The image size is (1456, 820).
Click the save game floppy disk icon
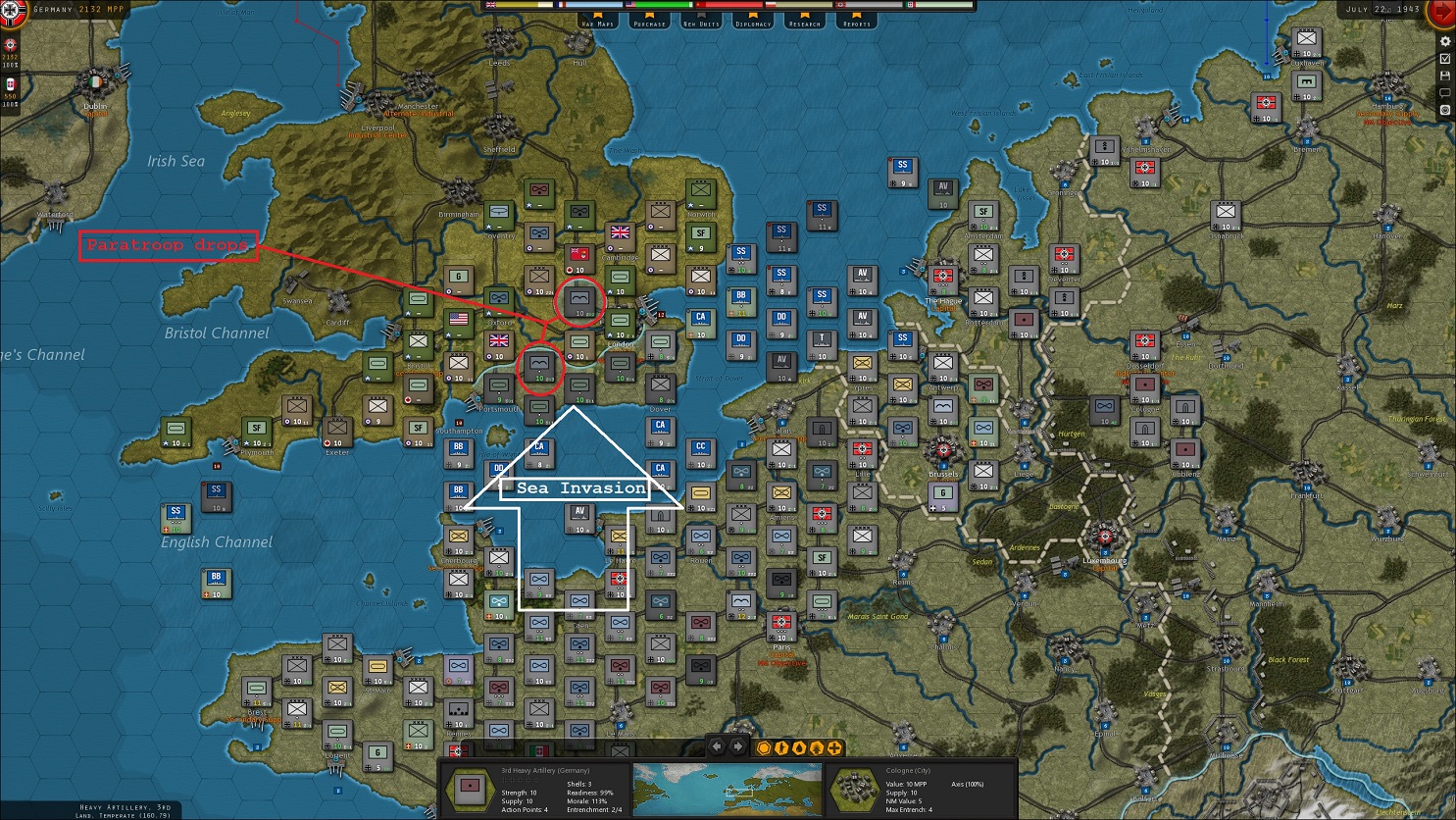pyautogui.click(x=1444, y=76)
